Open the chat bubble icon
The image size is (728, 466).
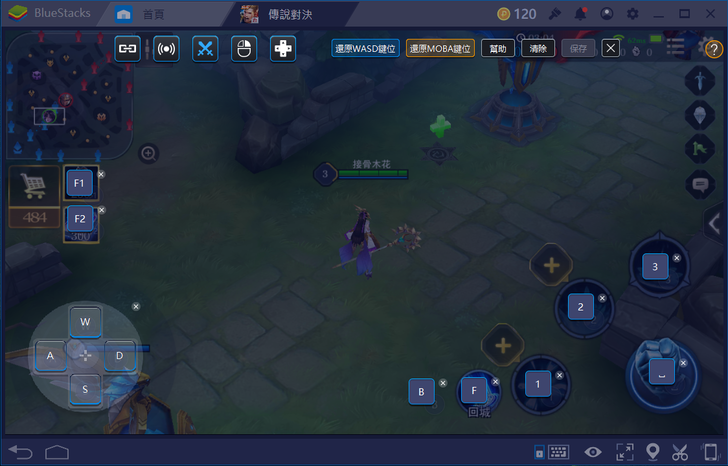[700, 184]
